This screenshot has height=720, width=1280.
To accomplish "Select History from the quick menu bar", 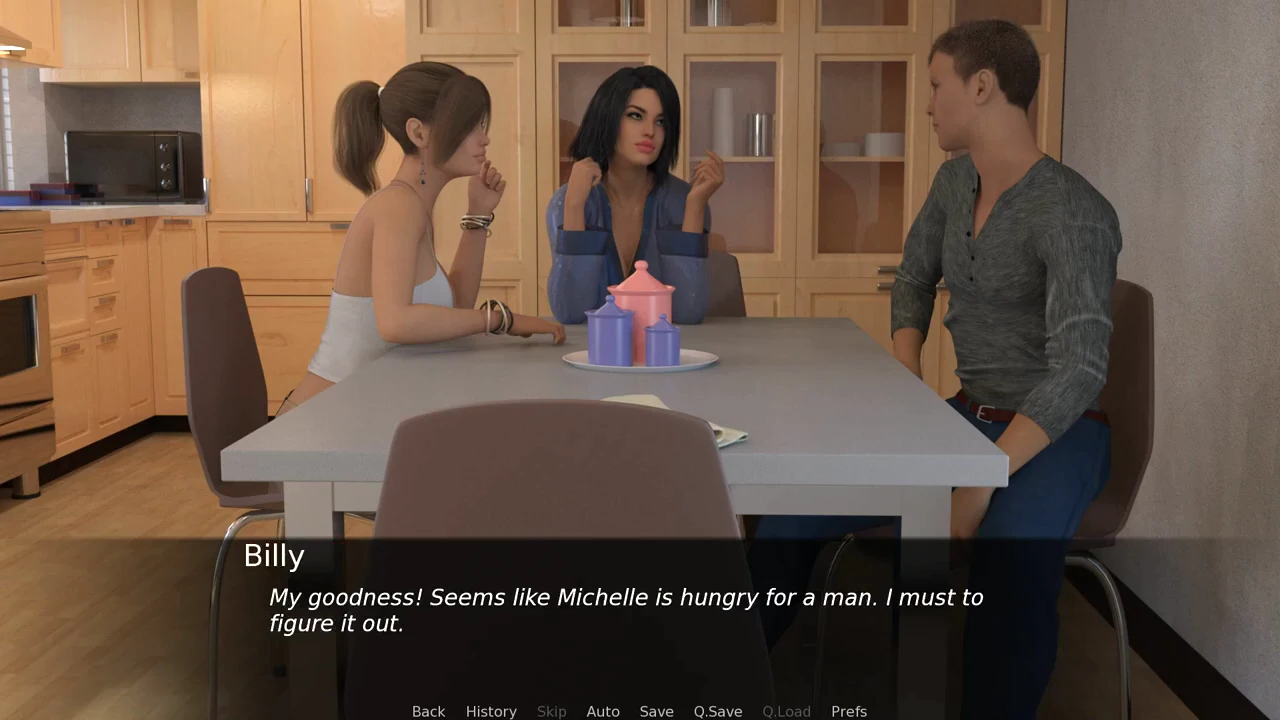I will [491, 711].
